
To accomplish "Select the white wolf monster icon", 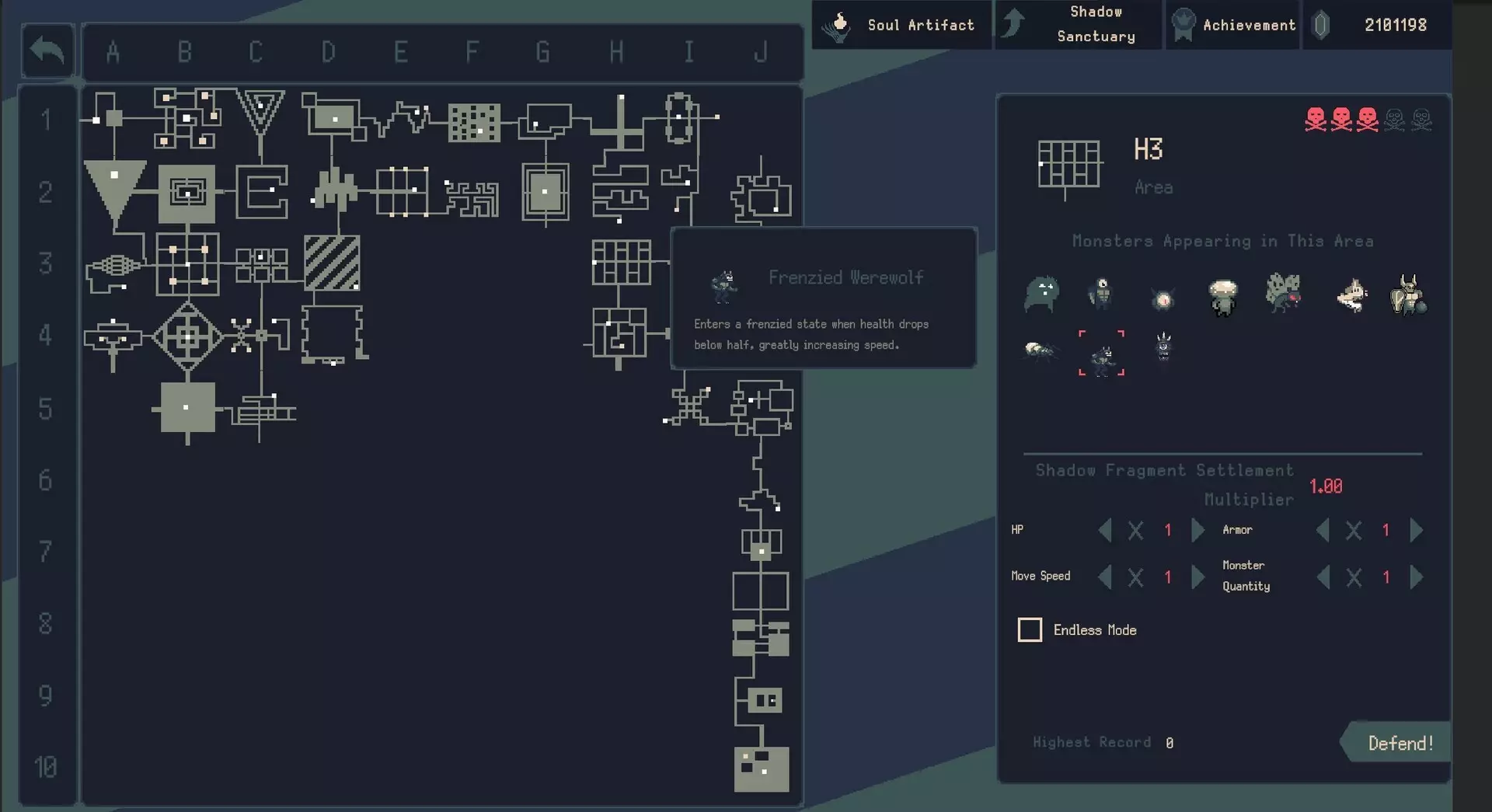I will tap(1352, 294).
